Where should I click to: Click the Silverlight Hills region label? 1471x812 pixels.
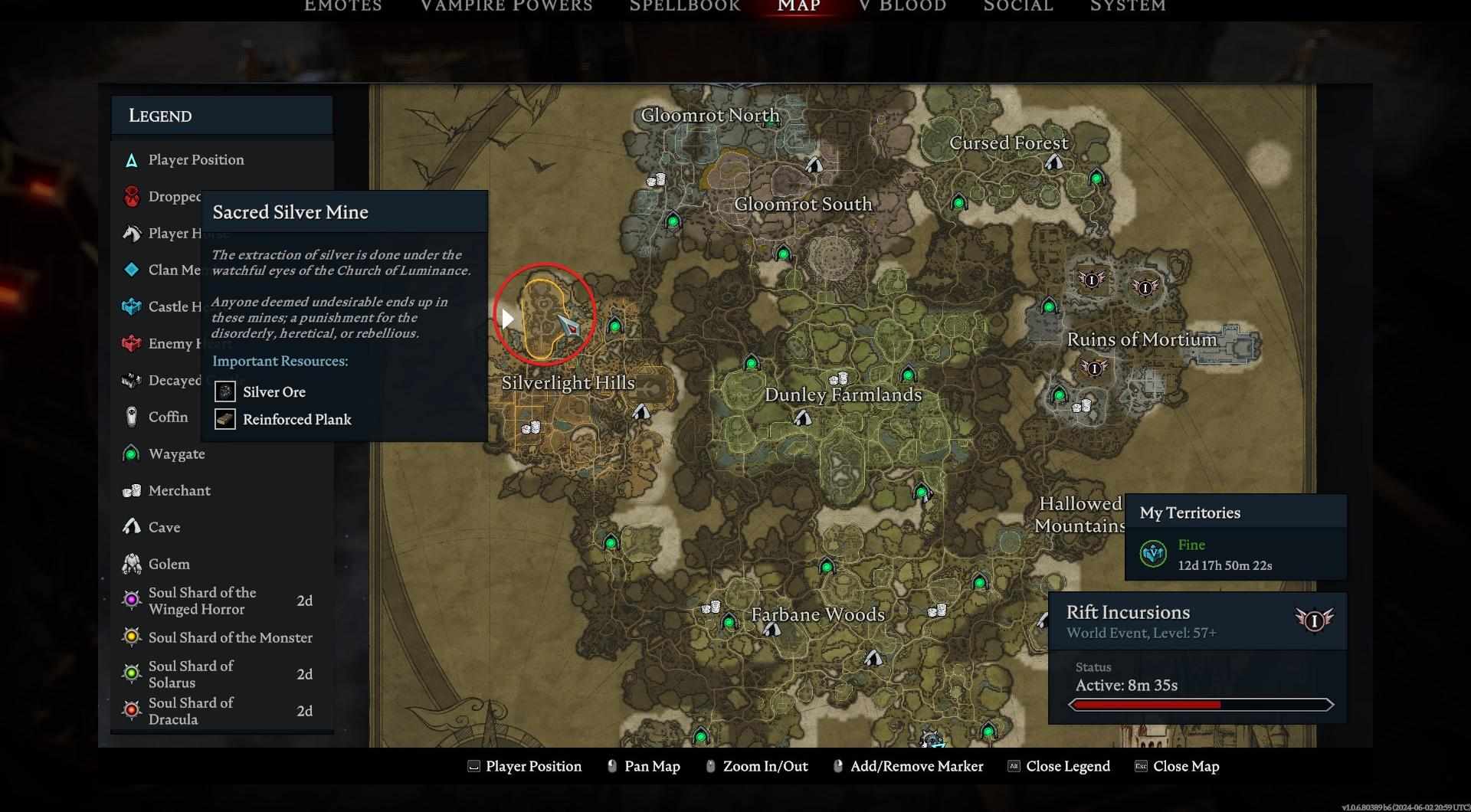568,383
